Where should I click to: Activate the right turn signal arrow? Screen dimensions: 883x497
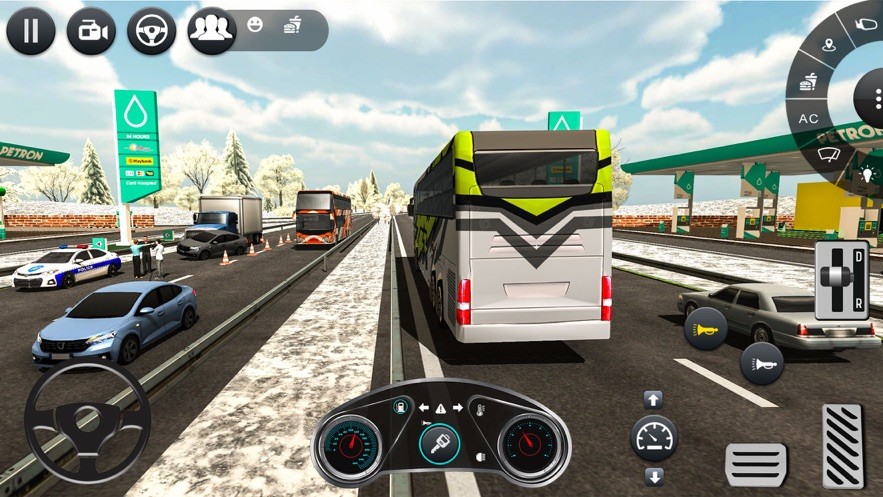(x=457, y=408)
